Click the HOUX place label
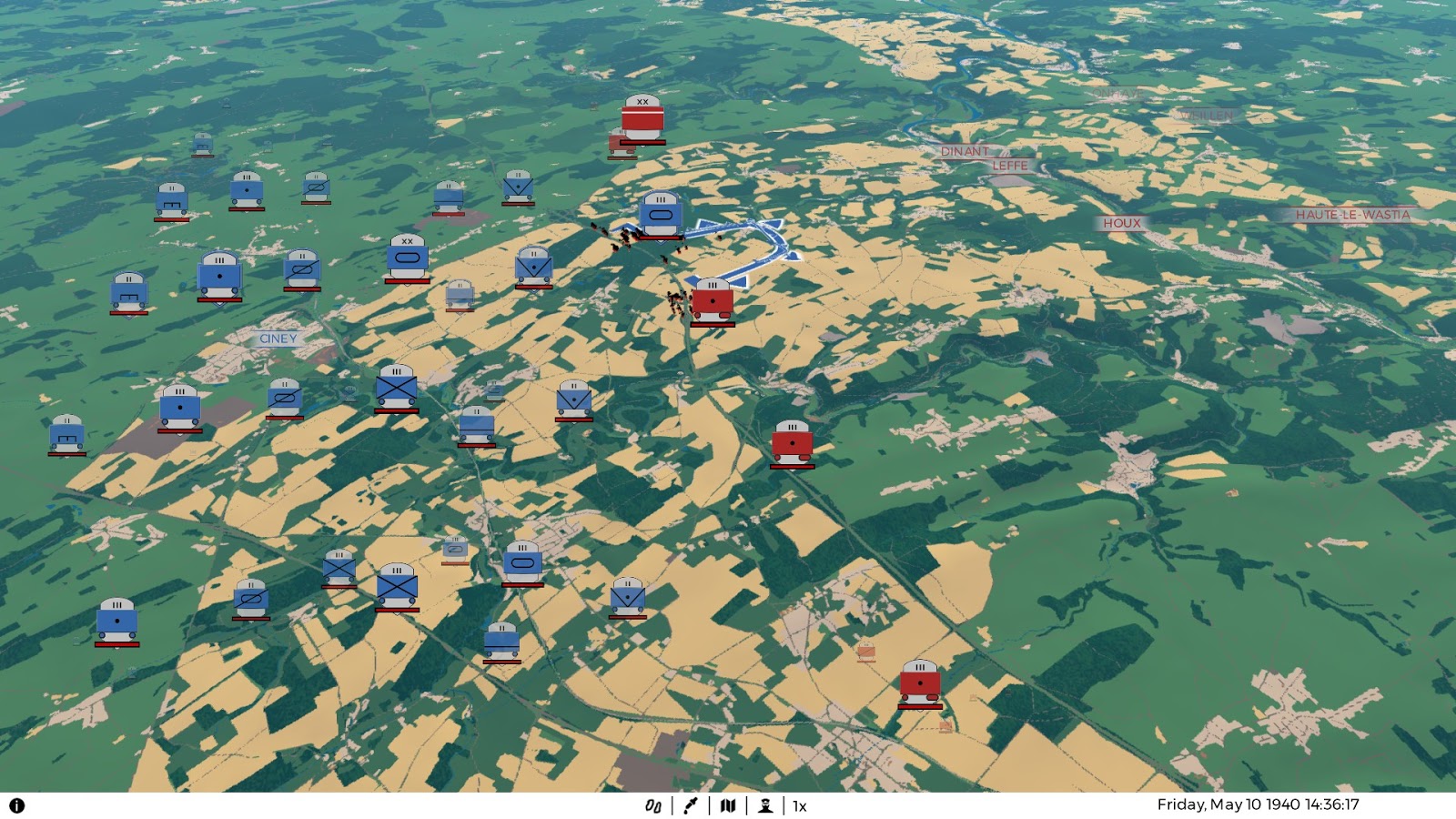The height and width of the screenshot is (819, 1456). coord(1123,221)
